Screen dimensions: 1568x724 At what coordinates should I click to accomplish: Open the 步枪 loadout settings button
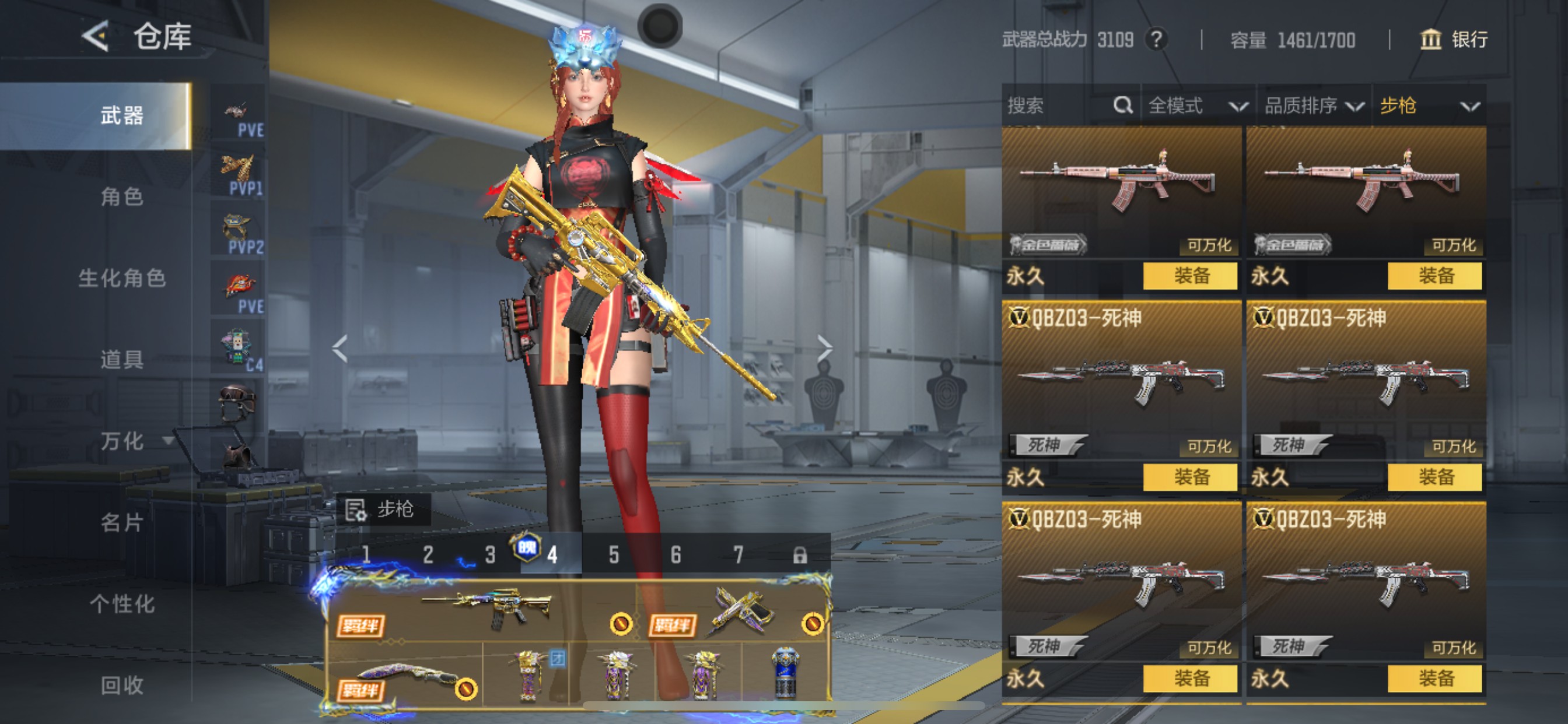pyautogui.click(x=382, y=509)
